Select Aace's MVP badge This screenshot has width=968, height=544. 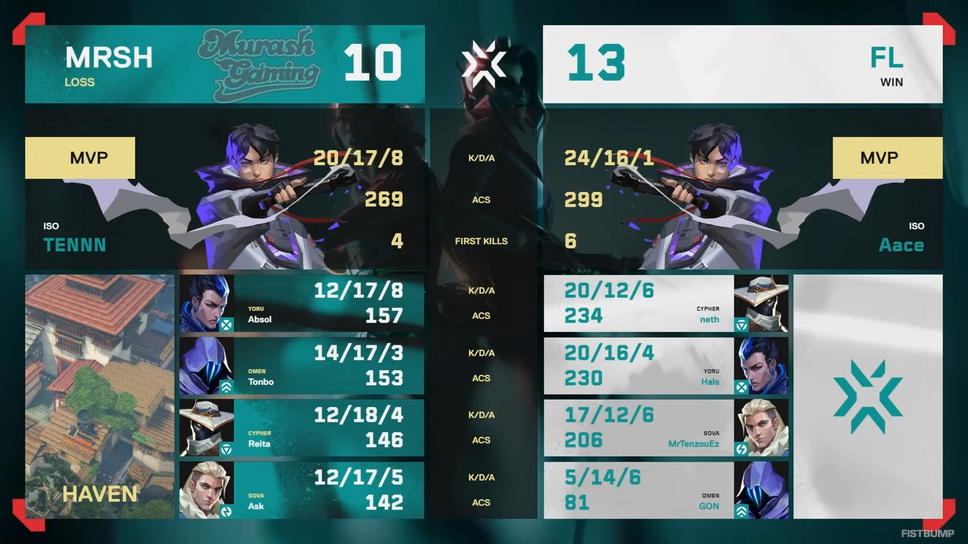[887, 158]
